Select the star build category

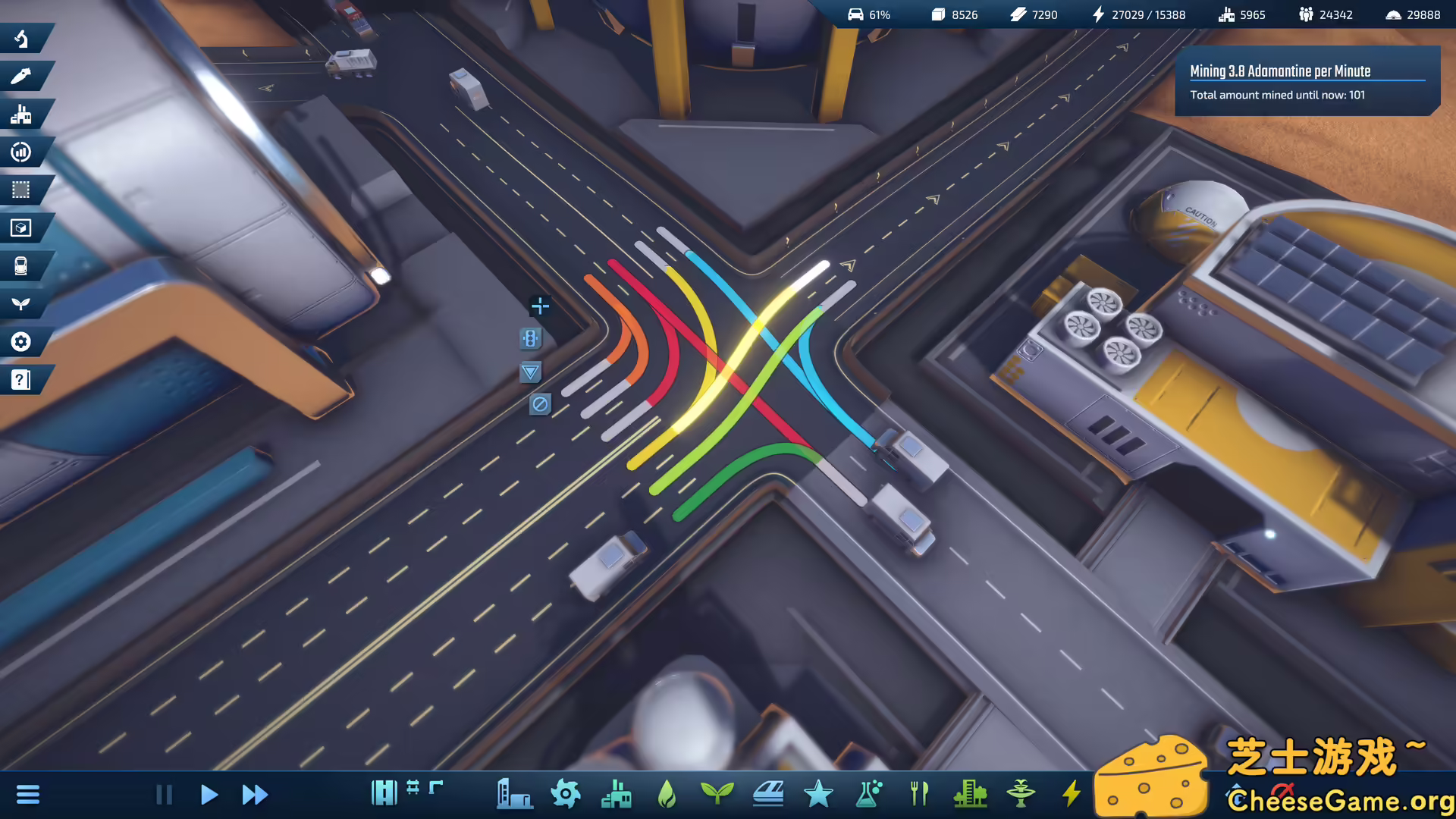[x=818, y=794]
